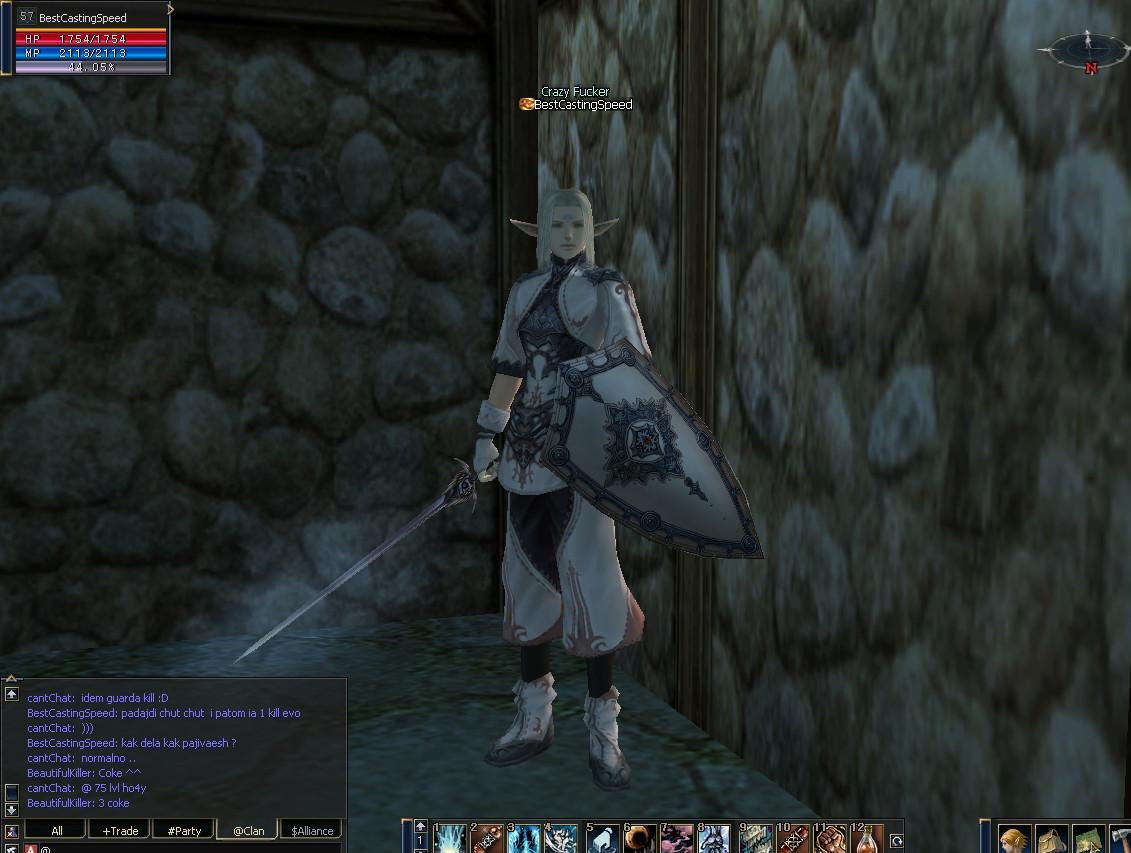Viewport: 1131px width, 853px height.
Task: Select BestCastingSpeed status panel
Action: pos(92,40)
